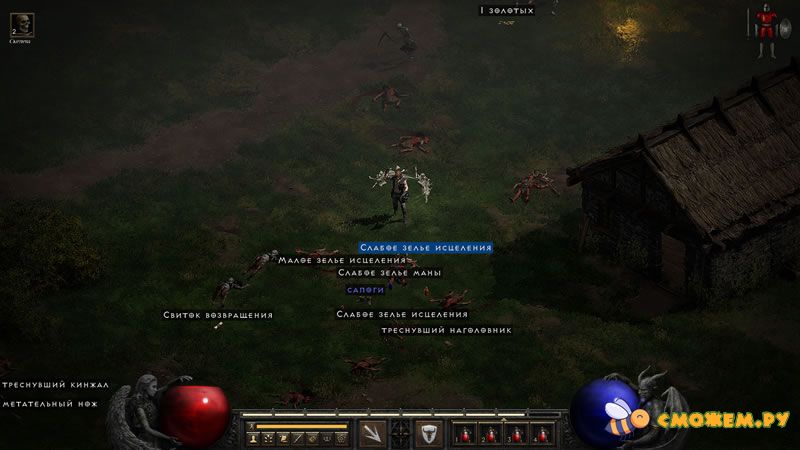Grab the blue Сапоги item label
Image resolution: width=800 pixels, height=450 pixels.
[365, 289]
